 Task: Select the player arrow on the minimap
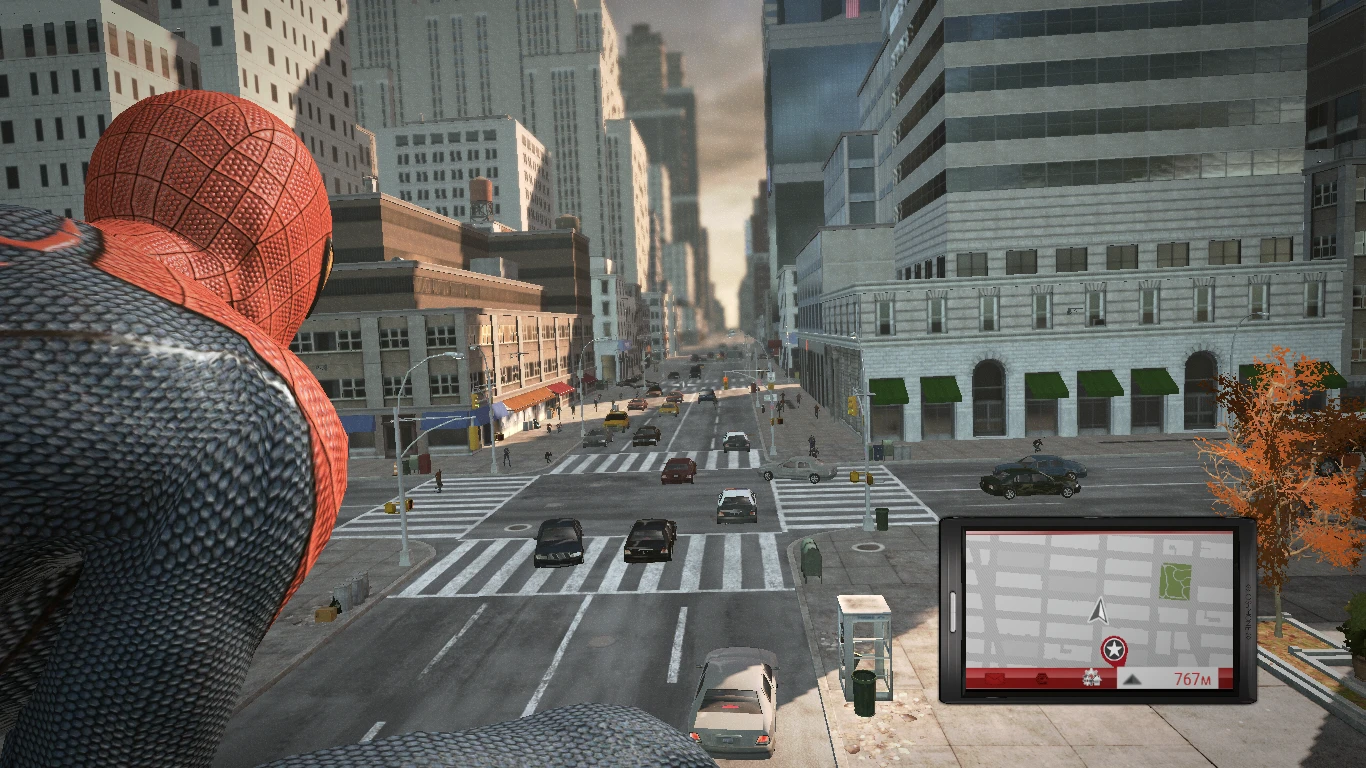pos(1098,613)
